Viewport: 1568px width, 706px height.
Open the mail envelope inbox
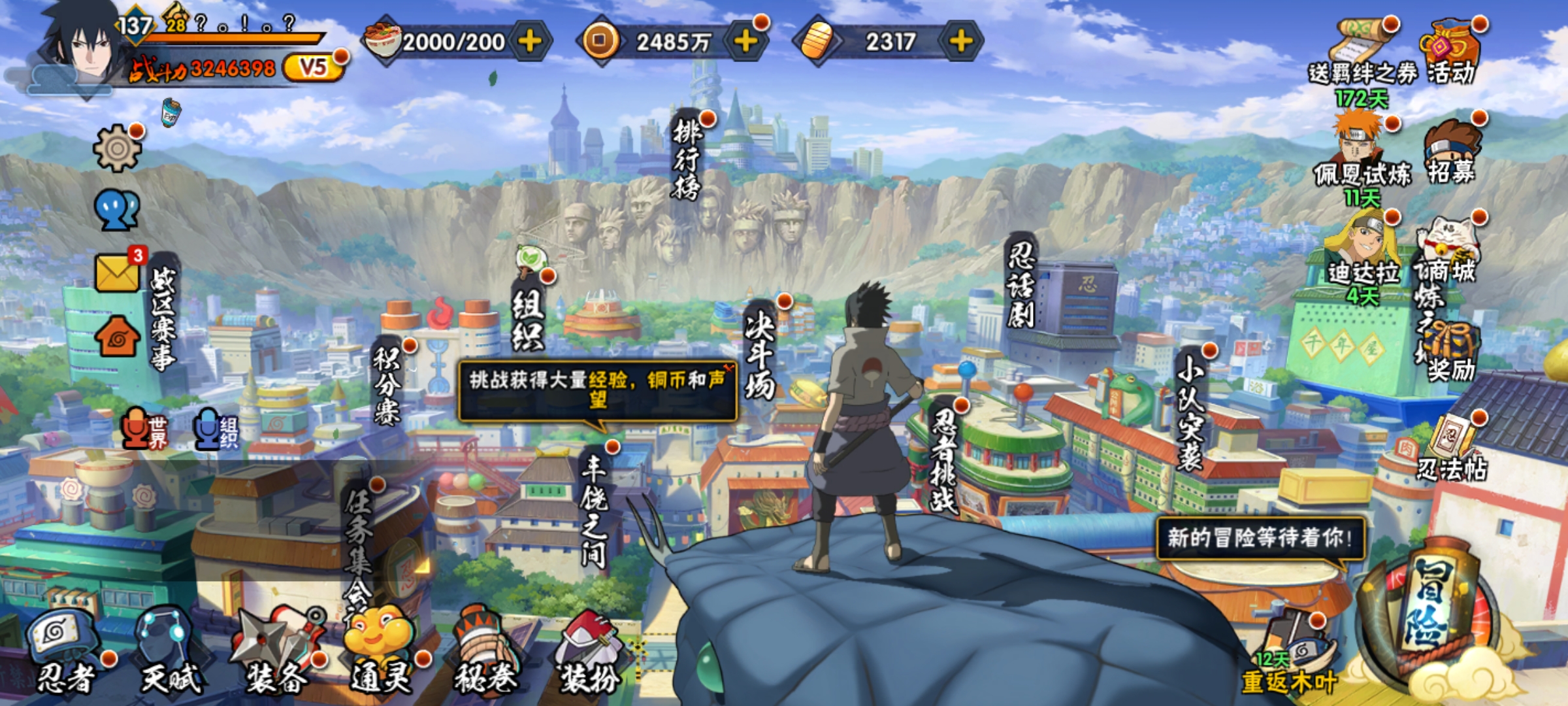[x=118, y=272]
